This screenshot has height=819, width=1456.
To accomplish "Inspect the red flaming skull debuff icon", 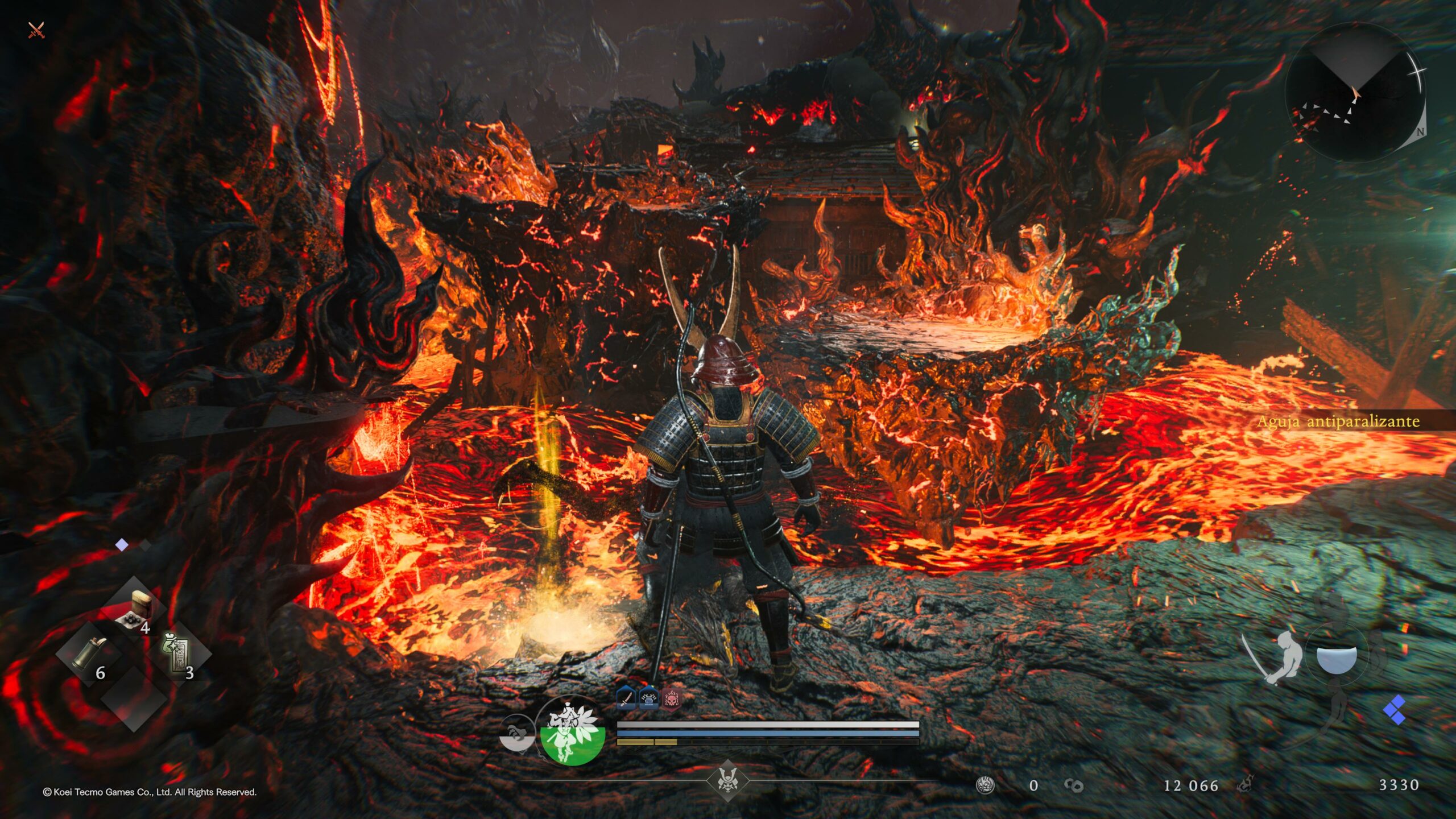I will [x=671, y=698].
